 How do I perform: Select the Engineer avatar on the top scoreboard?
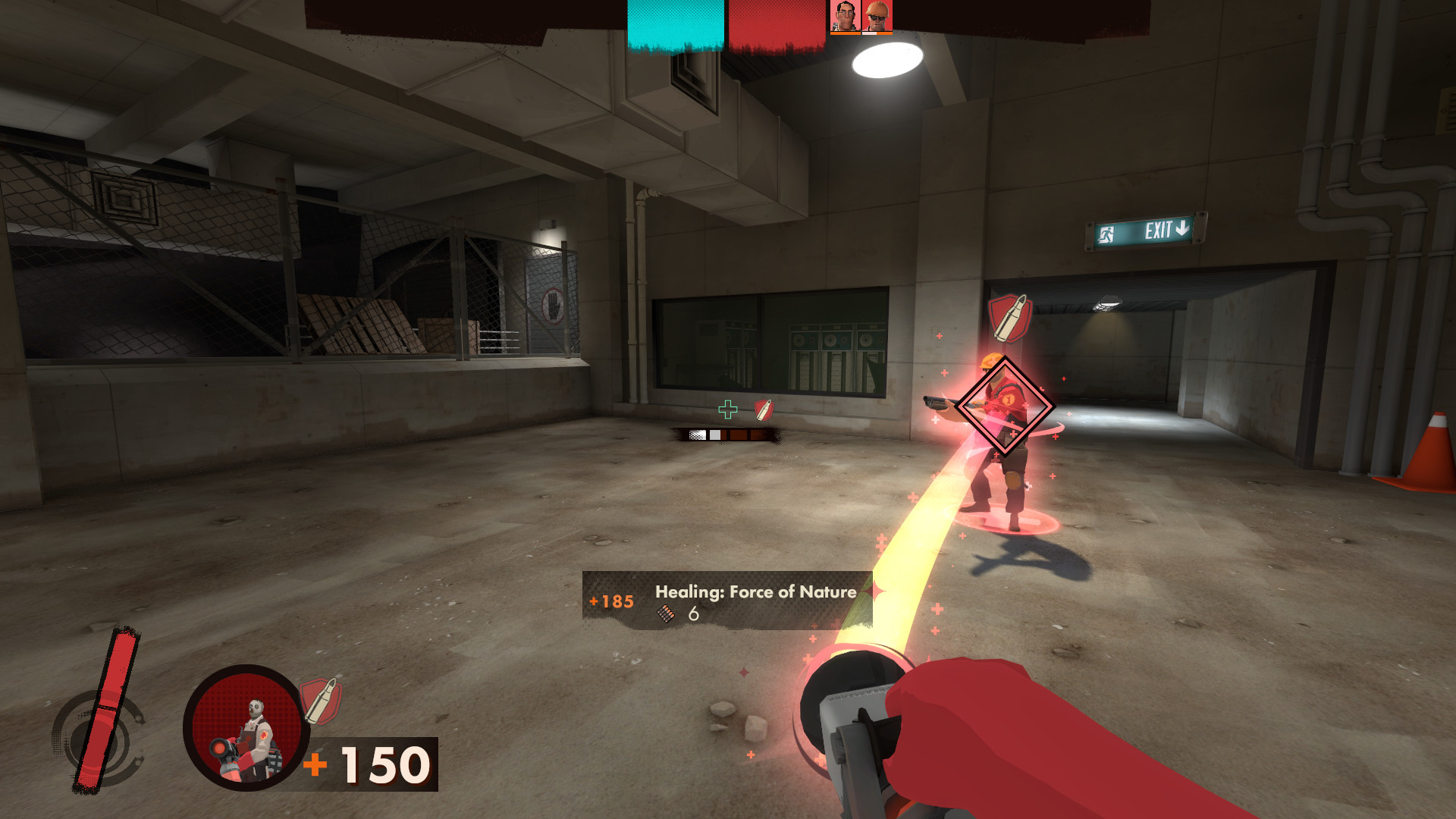coord(876,14)
